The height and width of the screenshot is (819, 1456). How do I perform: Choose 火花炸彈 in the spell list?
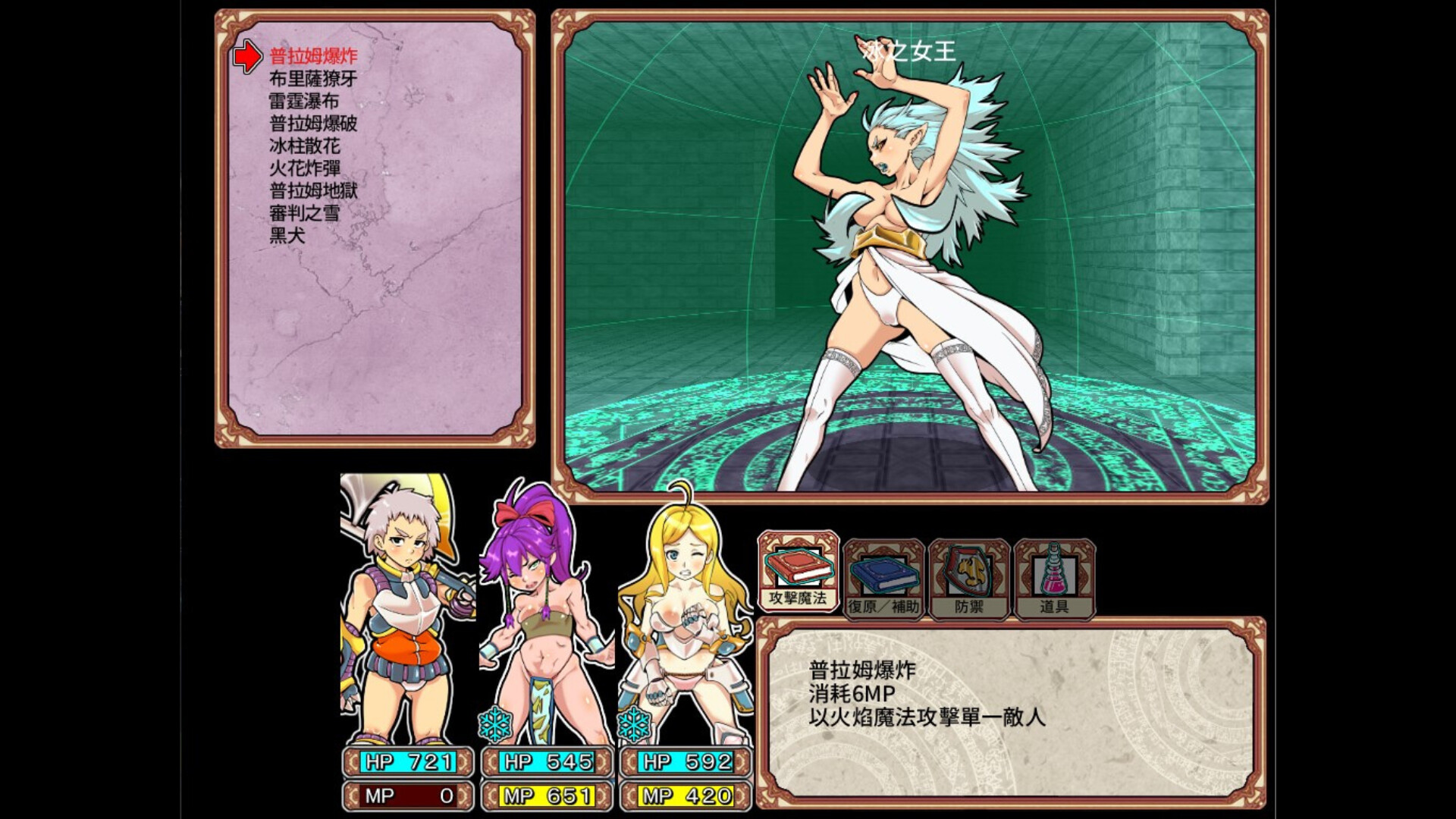coord(304,168)
